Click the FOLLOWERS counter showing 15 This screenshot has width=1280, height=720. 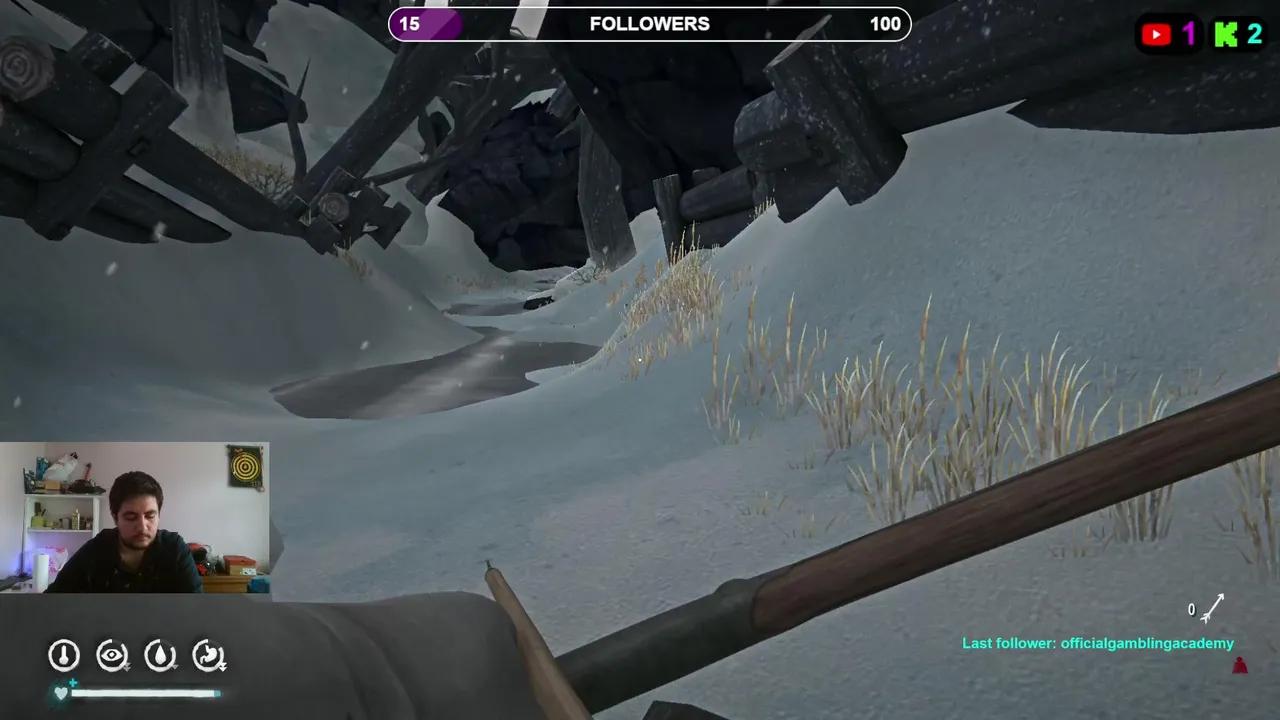pyautogui.click(x=410, y=23)
